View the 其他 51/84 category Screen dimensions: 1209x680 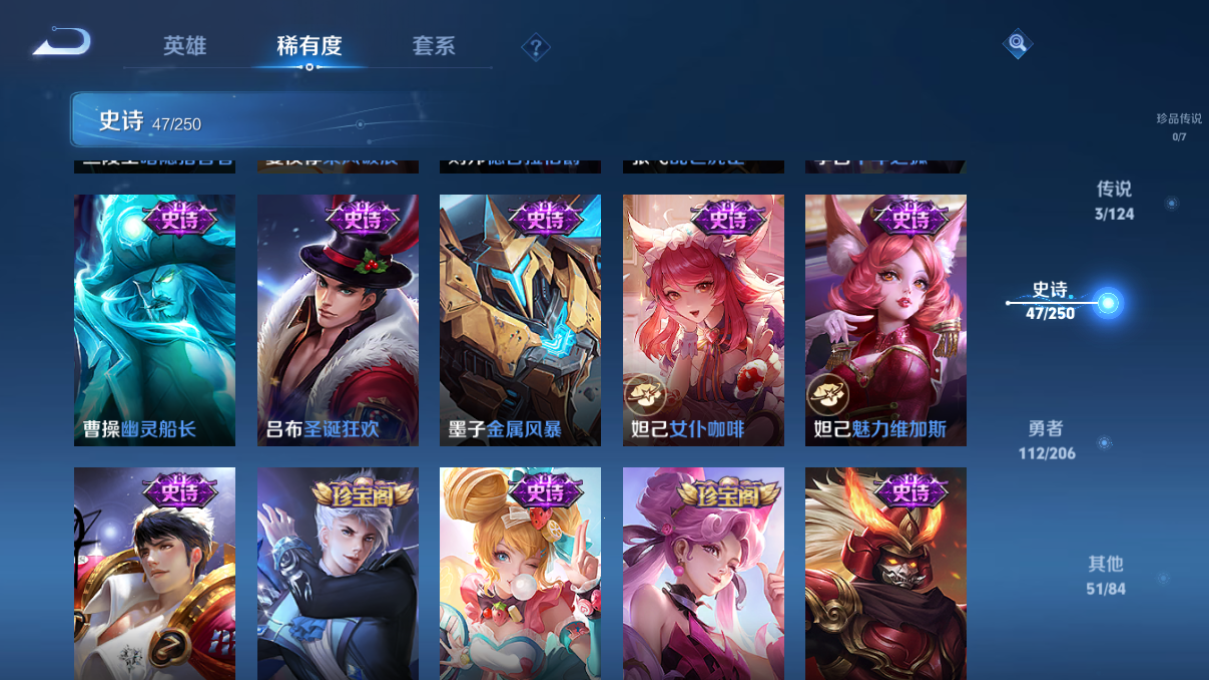click(1106, 576)
